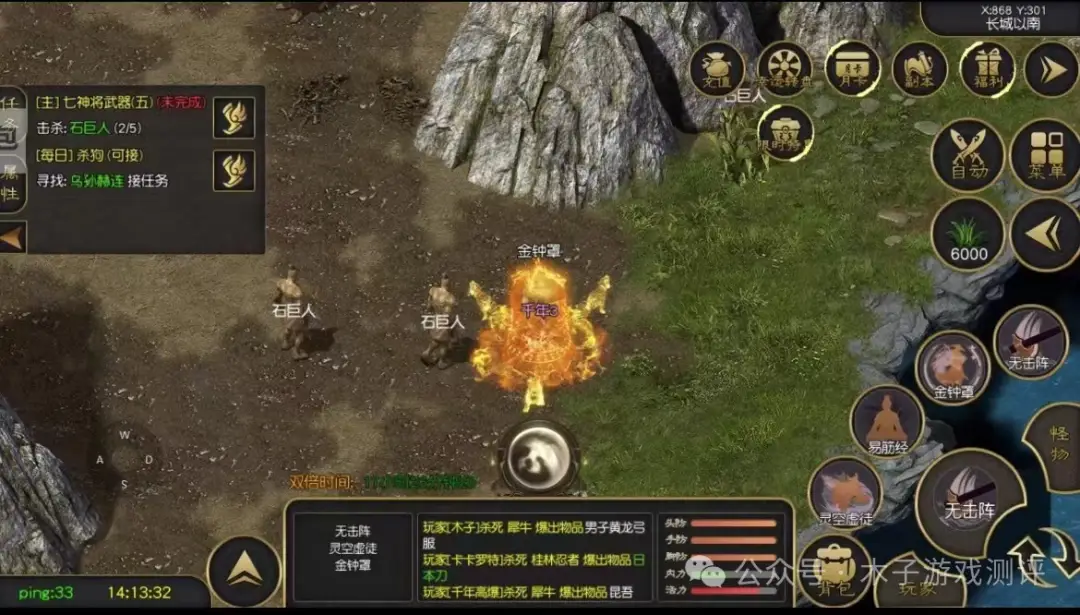Activate the small 无击阵 skill icon
This screenshot has height=615, width=1080.
coord(1030,342)
